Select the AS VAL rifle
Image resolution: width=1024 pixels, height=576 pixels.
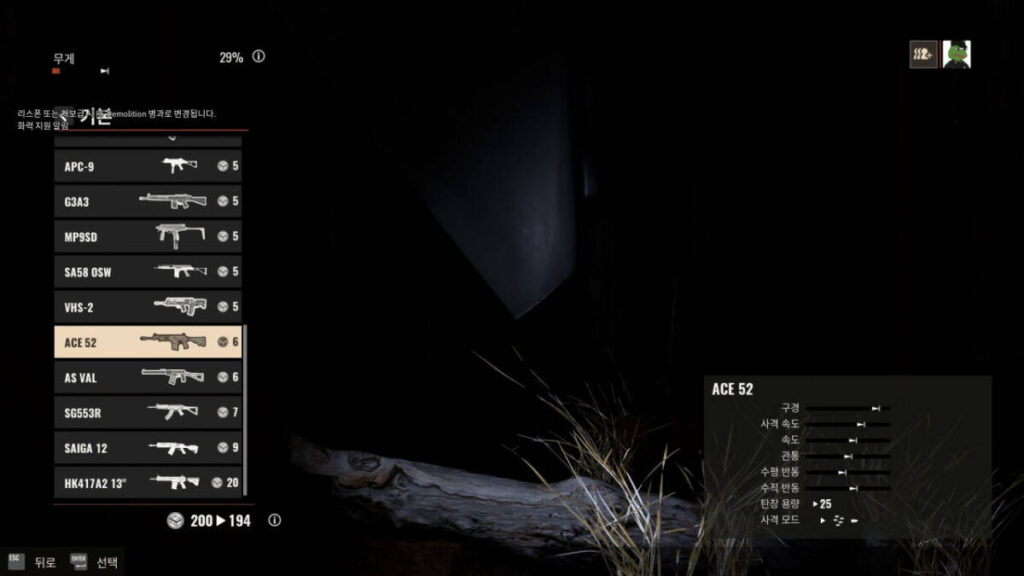coord(147,377)
